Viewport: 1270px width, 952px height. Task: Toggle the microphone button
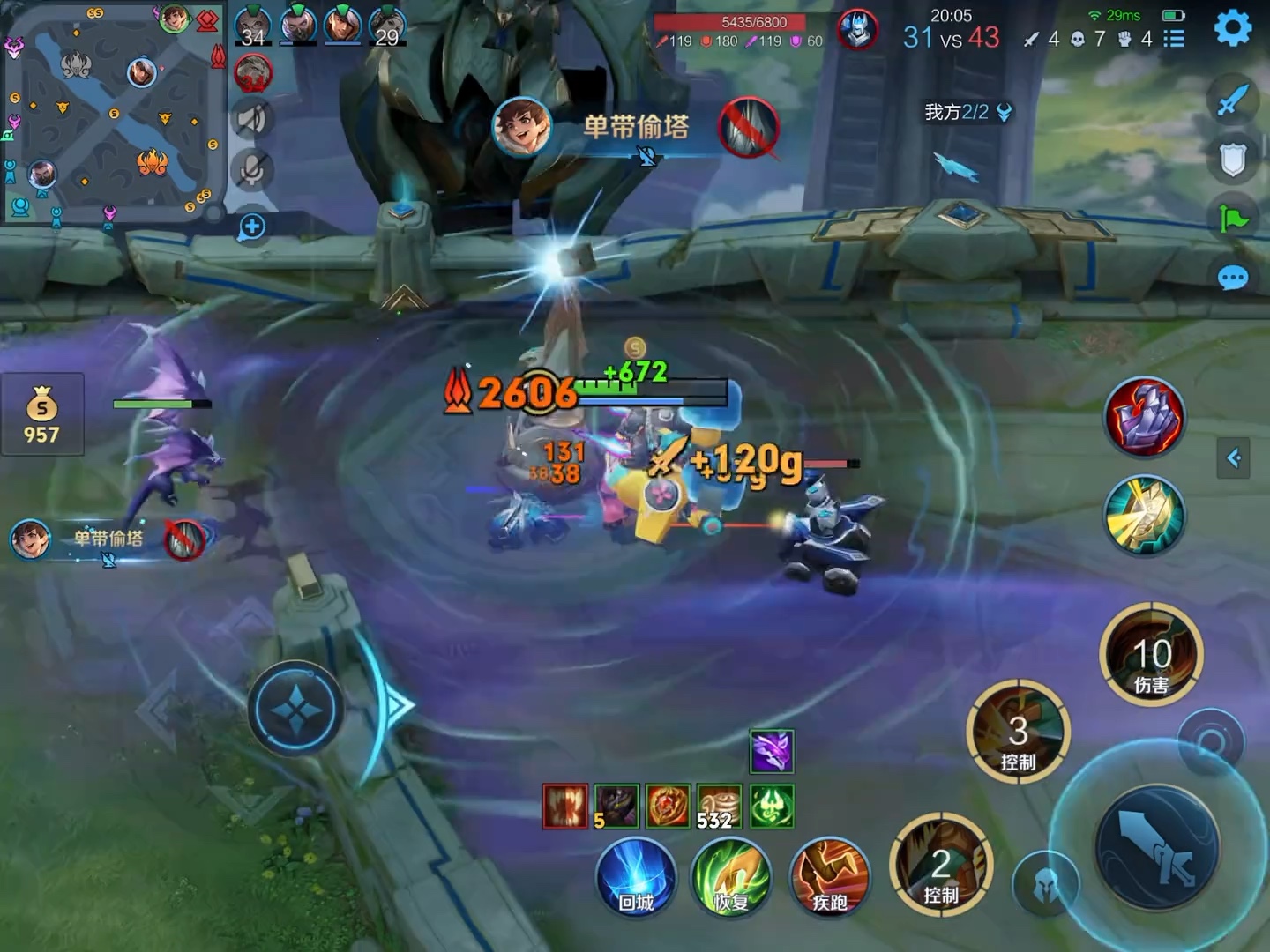point(251,170)
